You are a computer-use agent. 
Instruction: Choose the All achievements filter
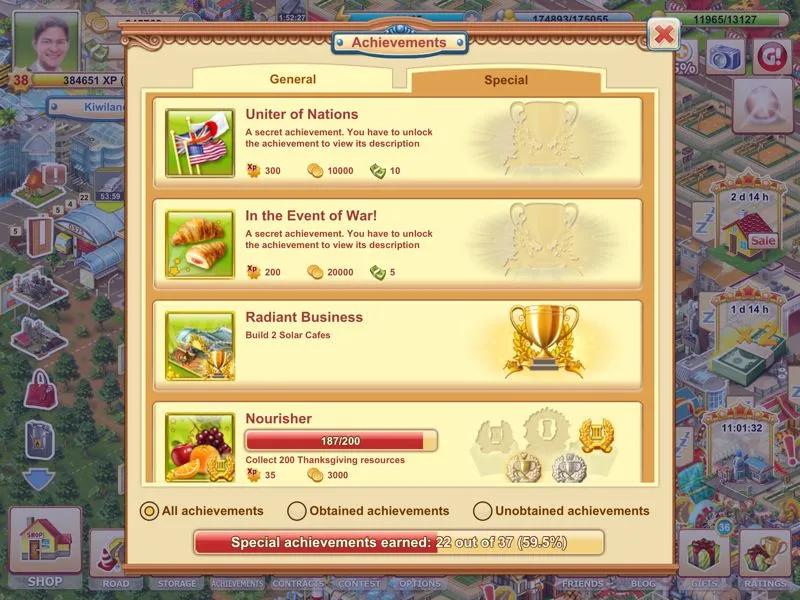[x=149, y=511]
